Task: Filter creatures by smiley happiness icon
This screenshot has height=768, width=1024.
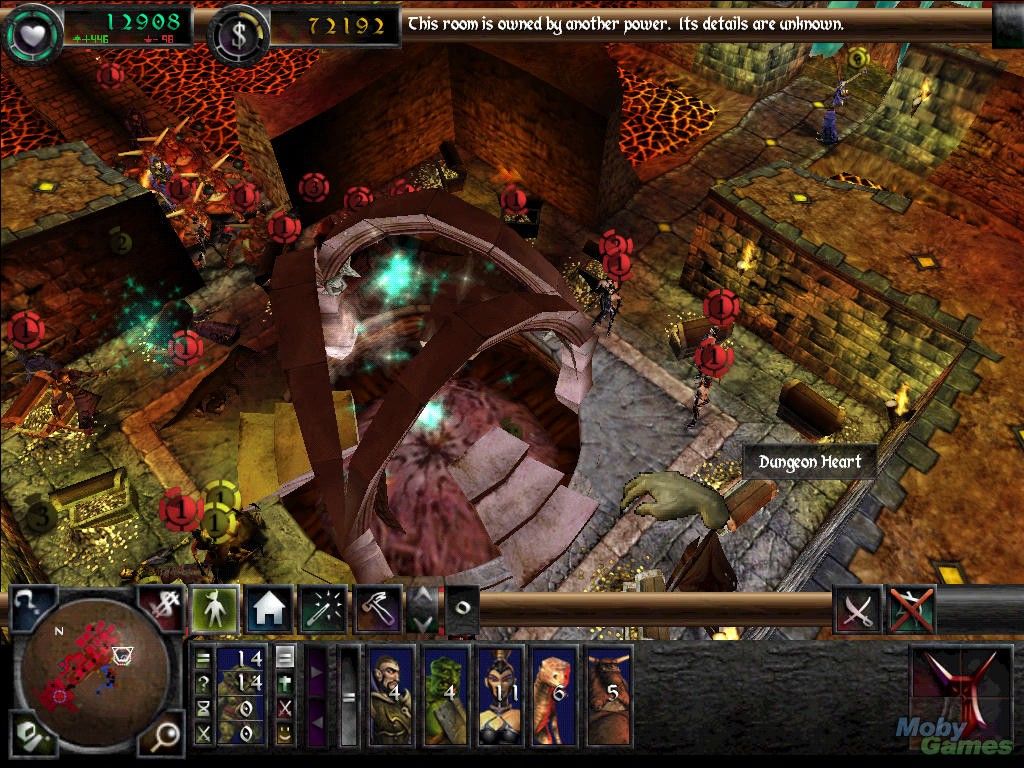Action: (285, 734)
